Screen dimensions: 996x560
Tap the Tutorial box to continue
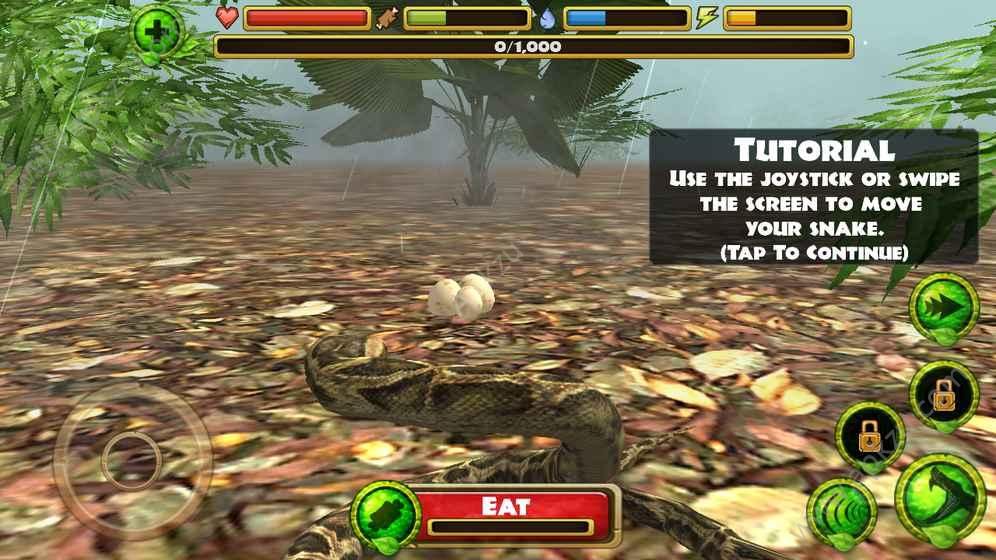(813, 198)
